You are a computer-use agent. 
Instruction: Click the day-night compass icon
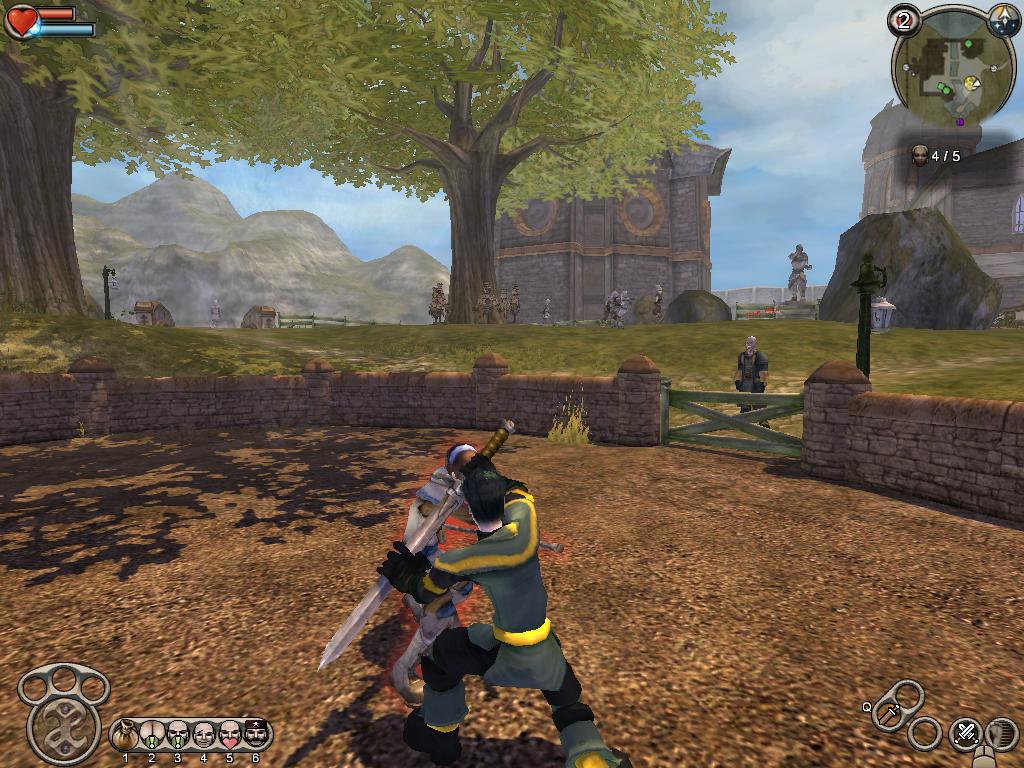(1003, 17)
